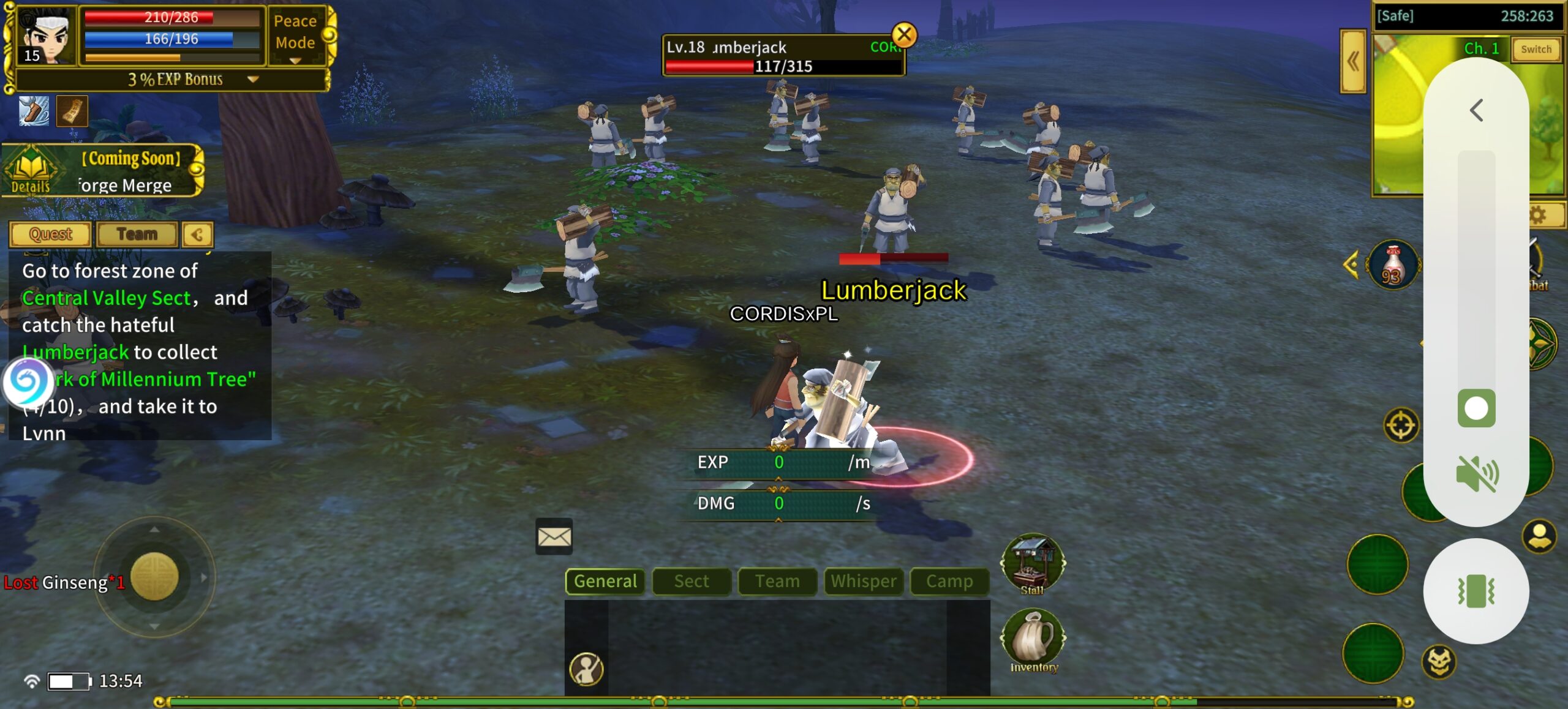This screenshot has height=709, width=1568.
Task: Use the health potion showing 93
Action: click(1393, 266)
